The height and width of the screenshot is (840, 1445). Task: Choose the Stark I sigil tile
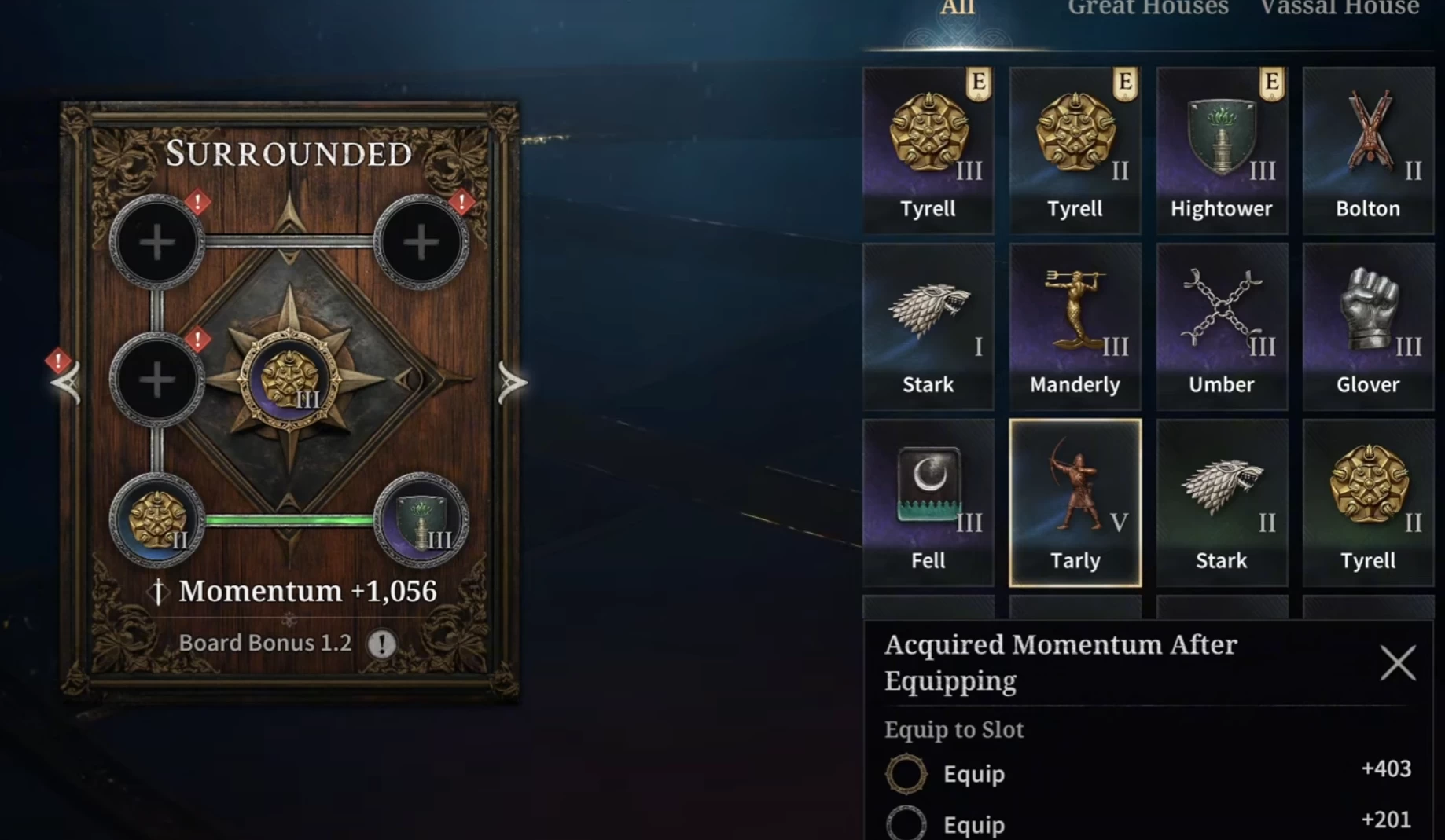pyautogui.click(x=928, y=326)
